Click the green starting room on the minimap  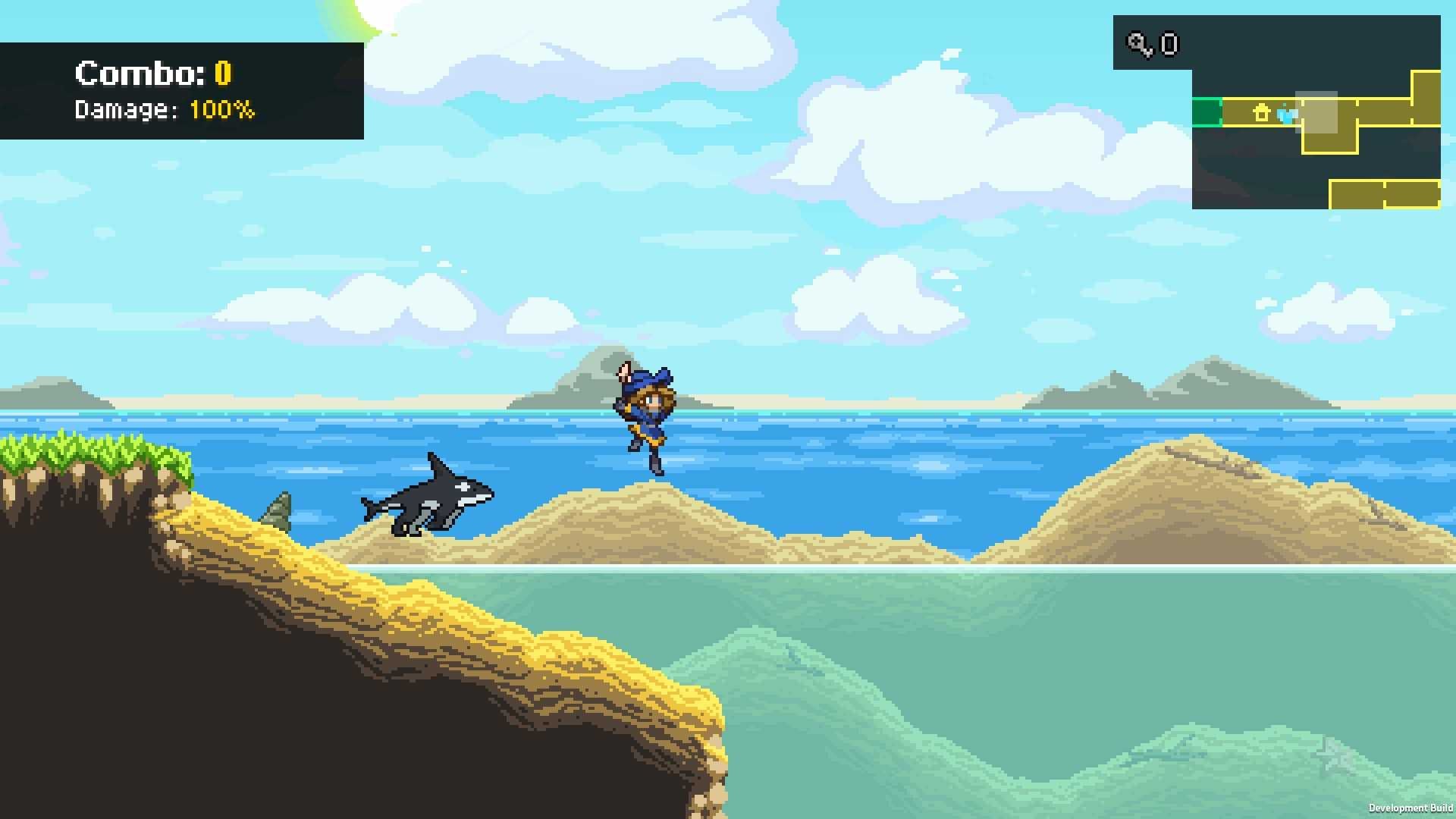(x=1207, y=113)
